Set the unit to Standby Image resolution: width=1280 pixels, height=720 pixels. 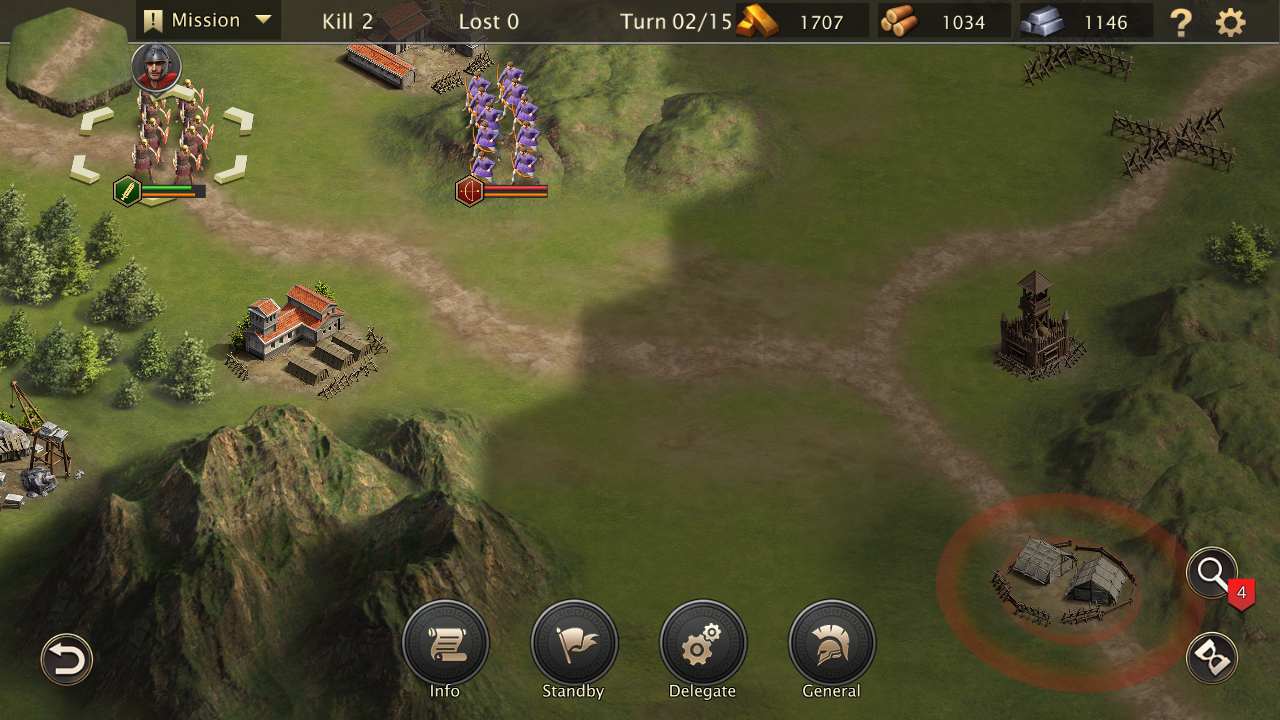click(574, 644)
